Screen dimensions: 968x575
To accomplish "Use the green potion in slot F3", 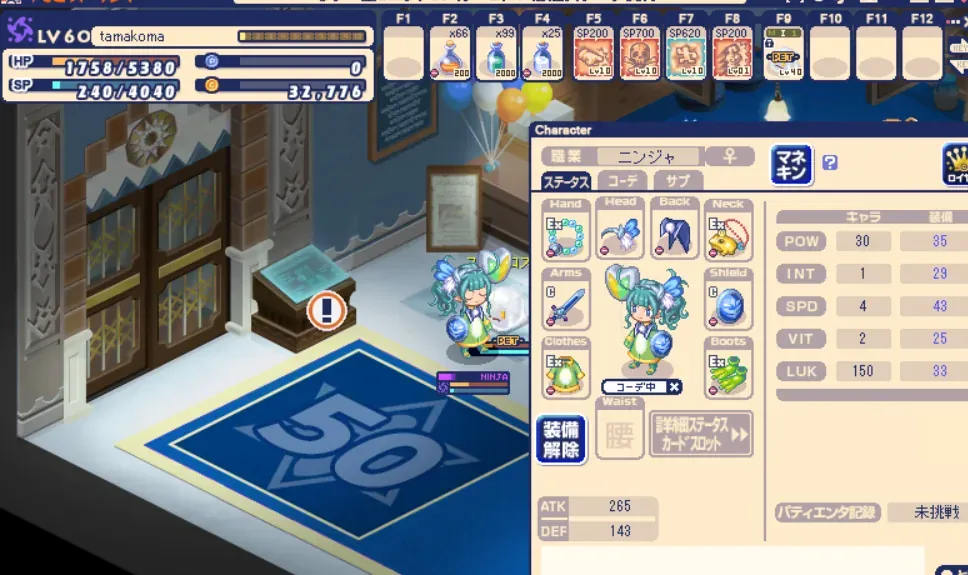I will (x=496, y=53).
